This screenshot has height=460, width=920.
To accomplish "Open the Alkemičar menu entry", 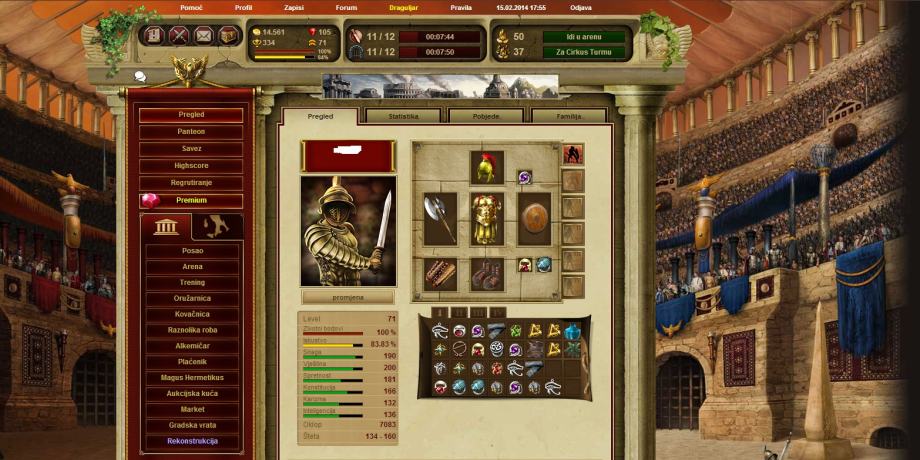I will click(x=192, y=346).
